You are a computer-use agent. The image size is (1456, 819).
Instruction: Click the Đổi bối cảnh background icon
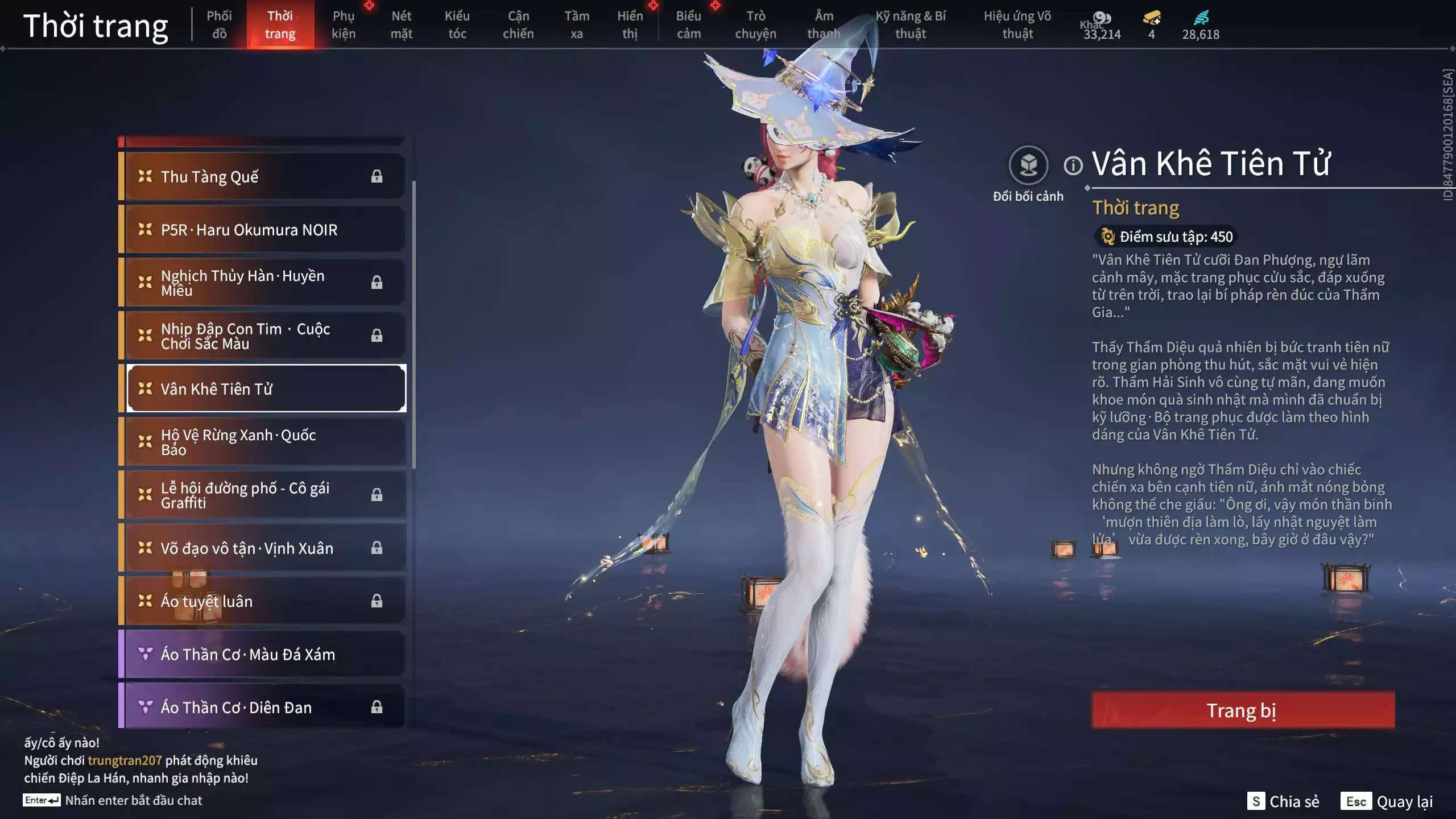point(1028,166)
